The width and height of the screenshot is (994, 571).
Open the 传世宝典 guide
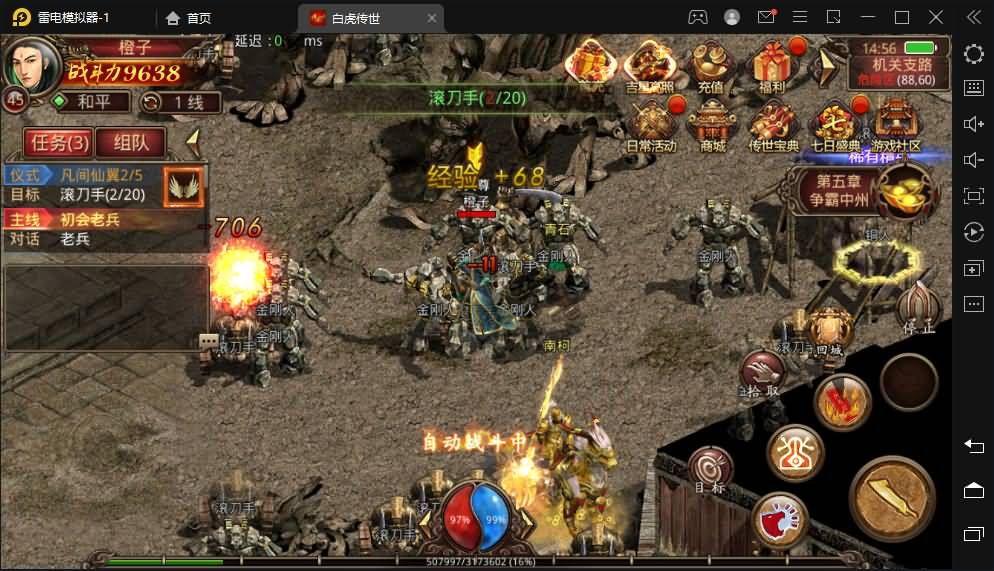click(x=773, y=125)
